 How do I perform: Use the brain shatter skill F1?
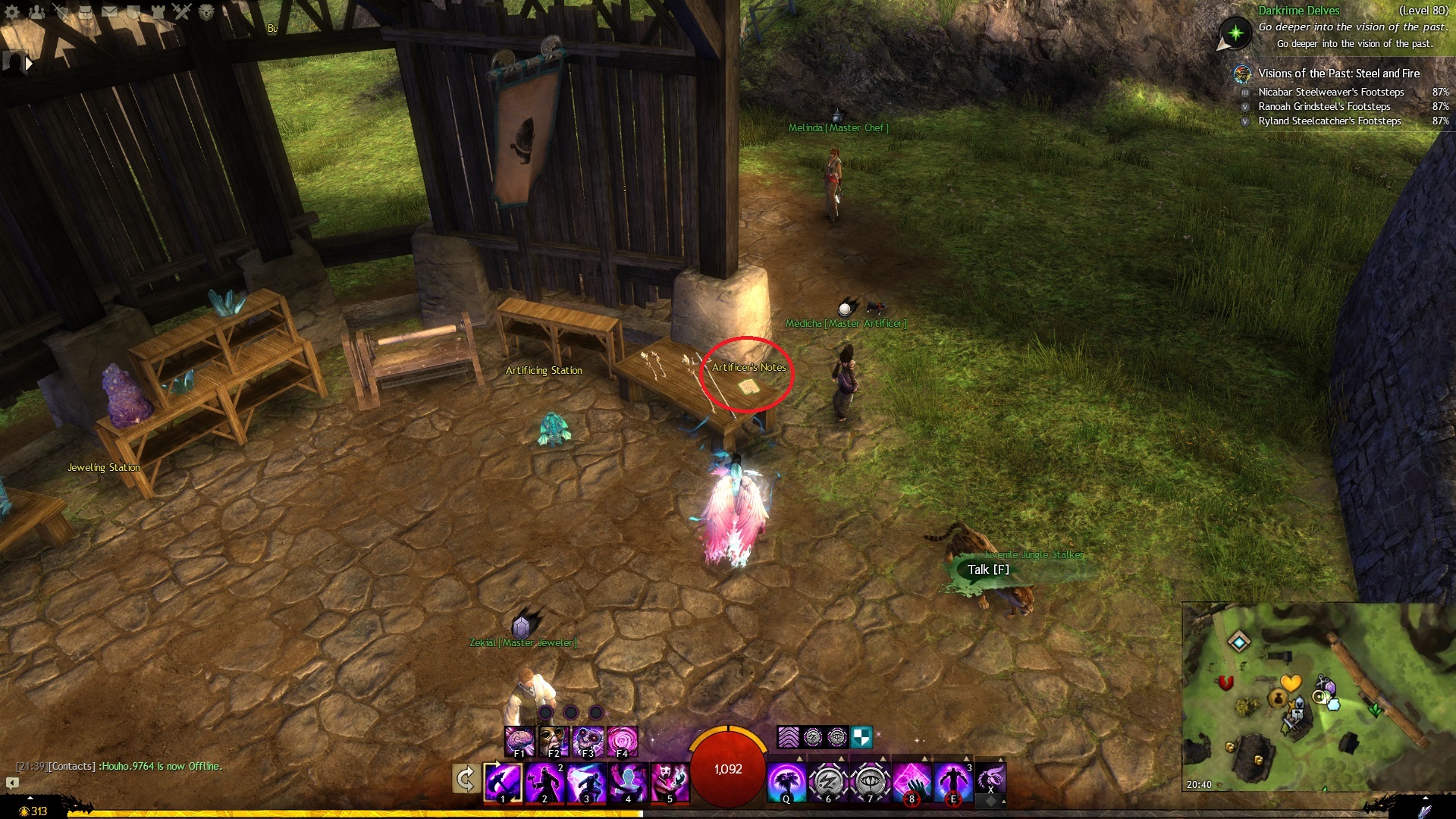pos(519,741)
